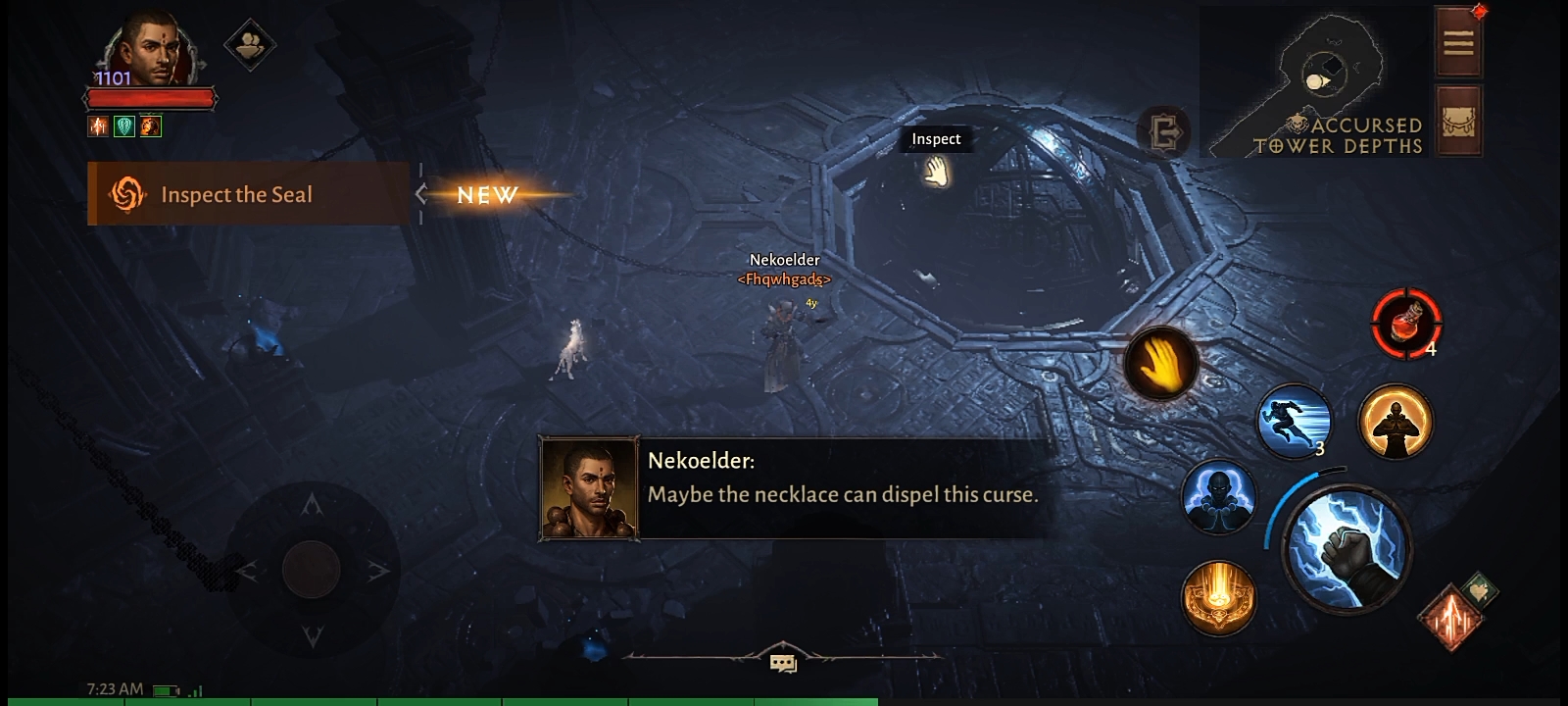Open the inventory bag button
Viewport: 1568px width, 706px height.
(1458, 122)
